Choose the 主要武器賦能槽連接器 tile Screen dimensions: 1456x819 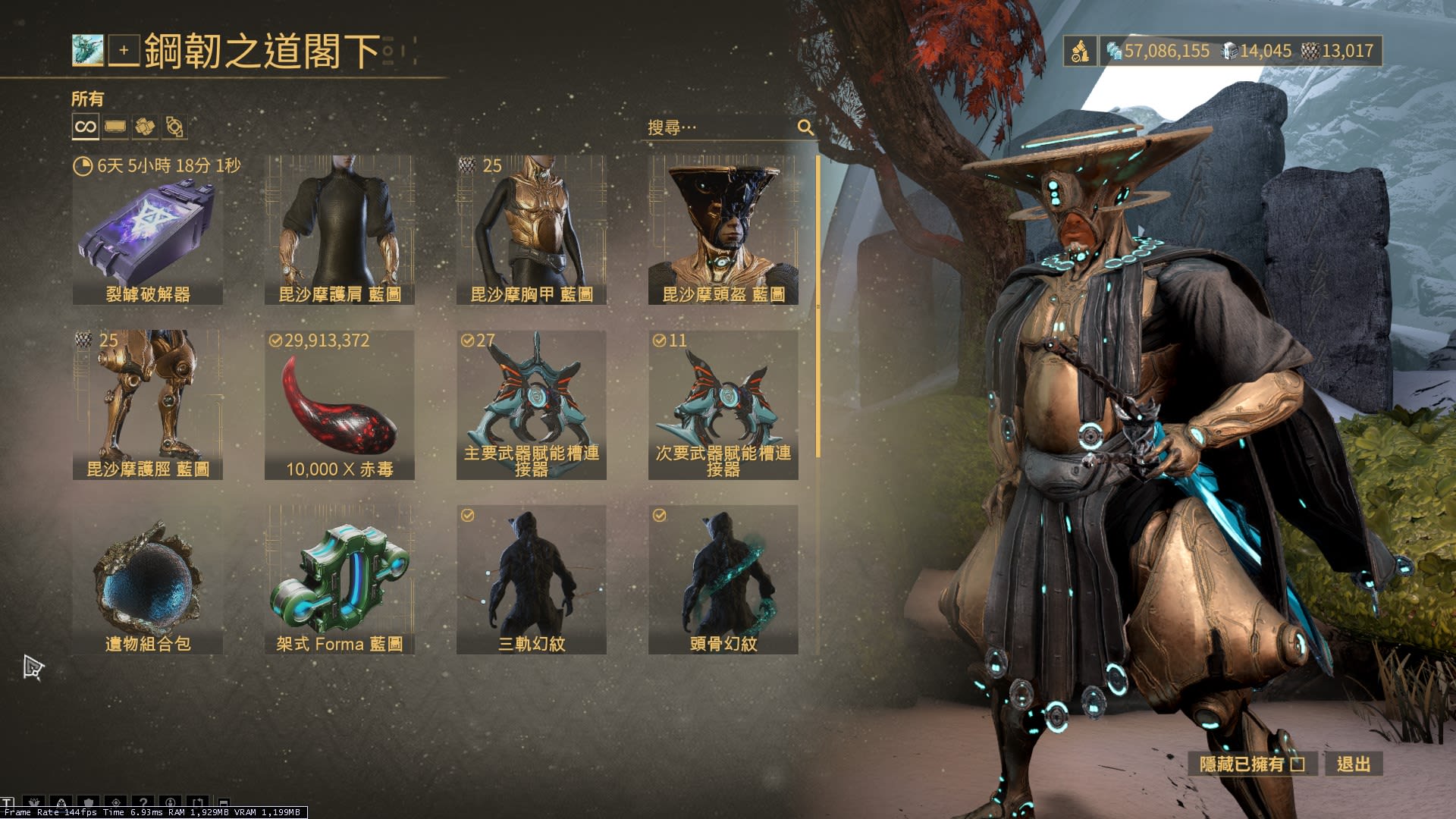532,405
